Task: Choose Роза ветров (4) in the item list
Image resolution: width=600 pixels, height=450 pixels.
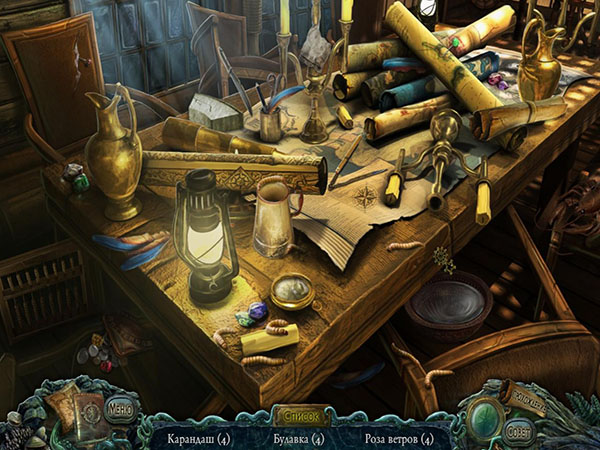Action: (x=399, y=438)
